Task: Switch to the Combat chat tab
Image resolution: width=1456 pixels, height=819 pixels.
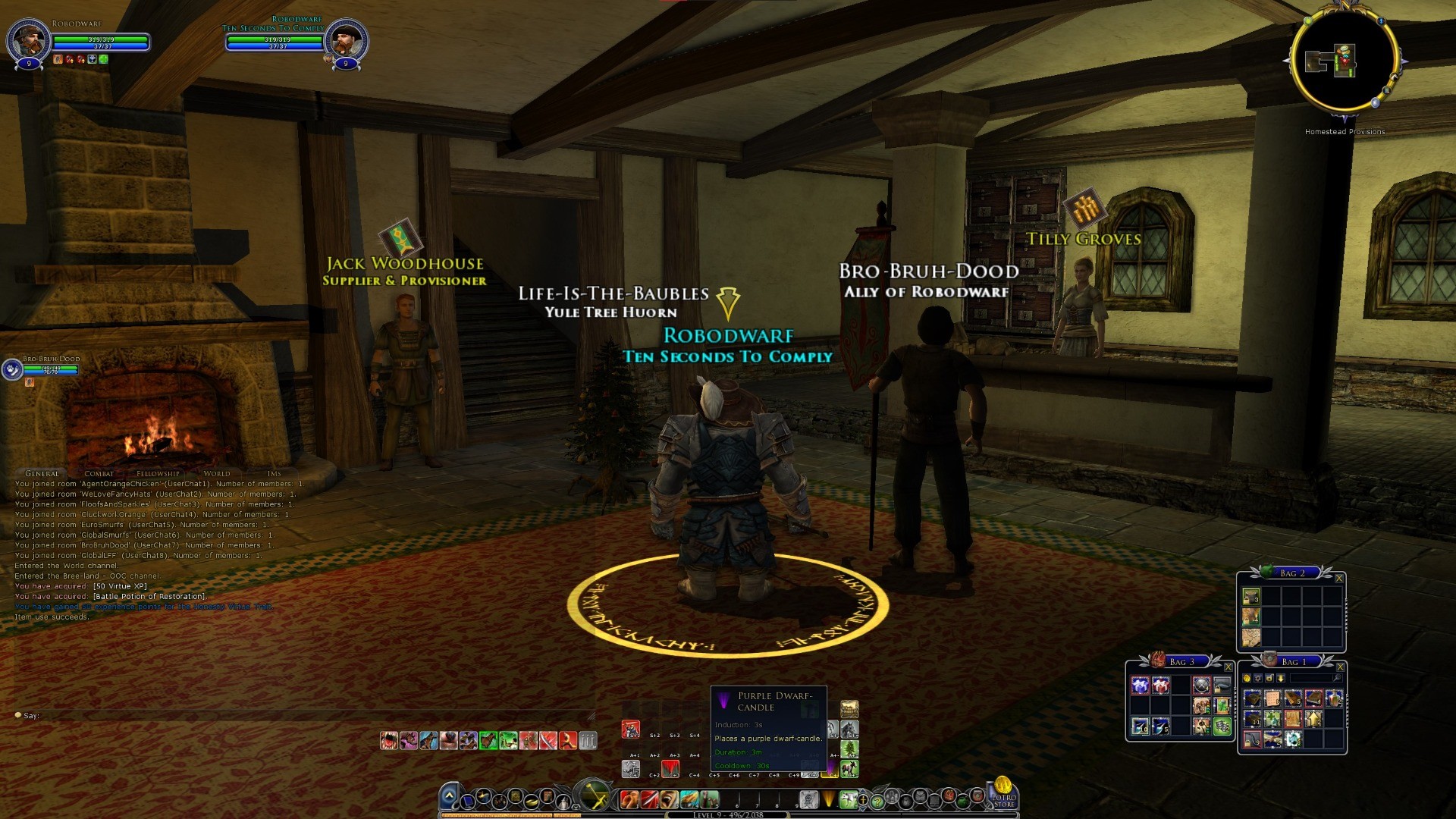Action: (x=99, y=473)
